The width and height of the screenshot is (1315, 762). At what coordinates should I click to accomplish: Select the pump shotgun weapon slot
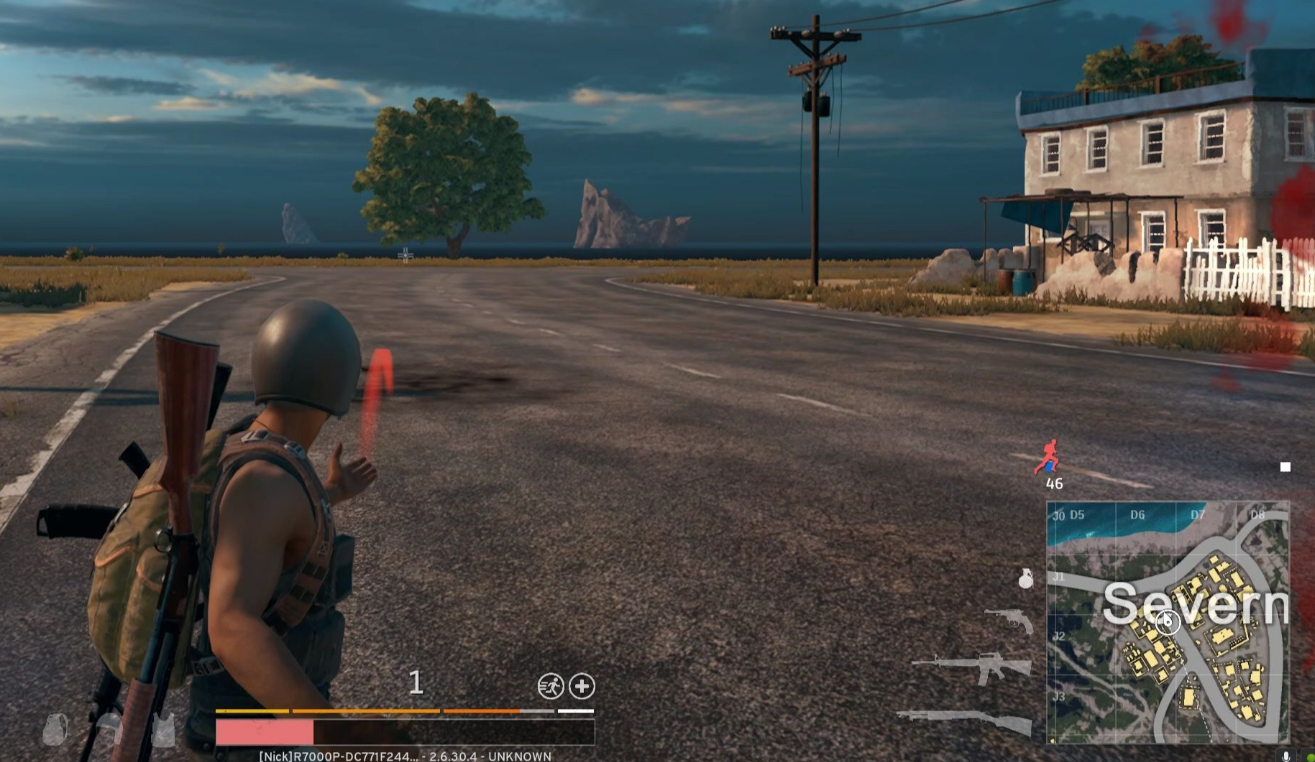coord(964,720)
